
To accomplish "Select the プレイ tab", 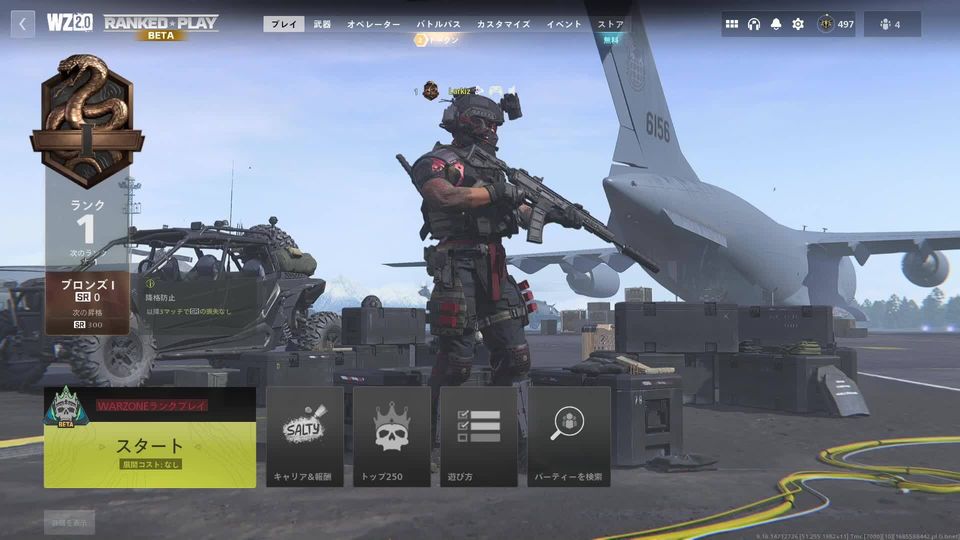I will [284, 24].
